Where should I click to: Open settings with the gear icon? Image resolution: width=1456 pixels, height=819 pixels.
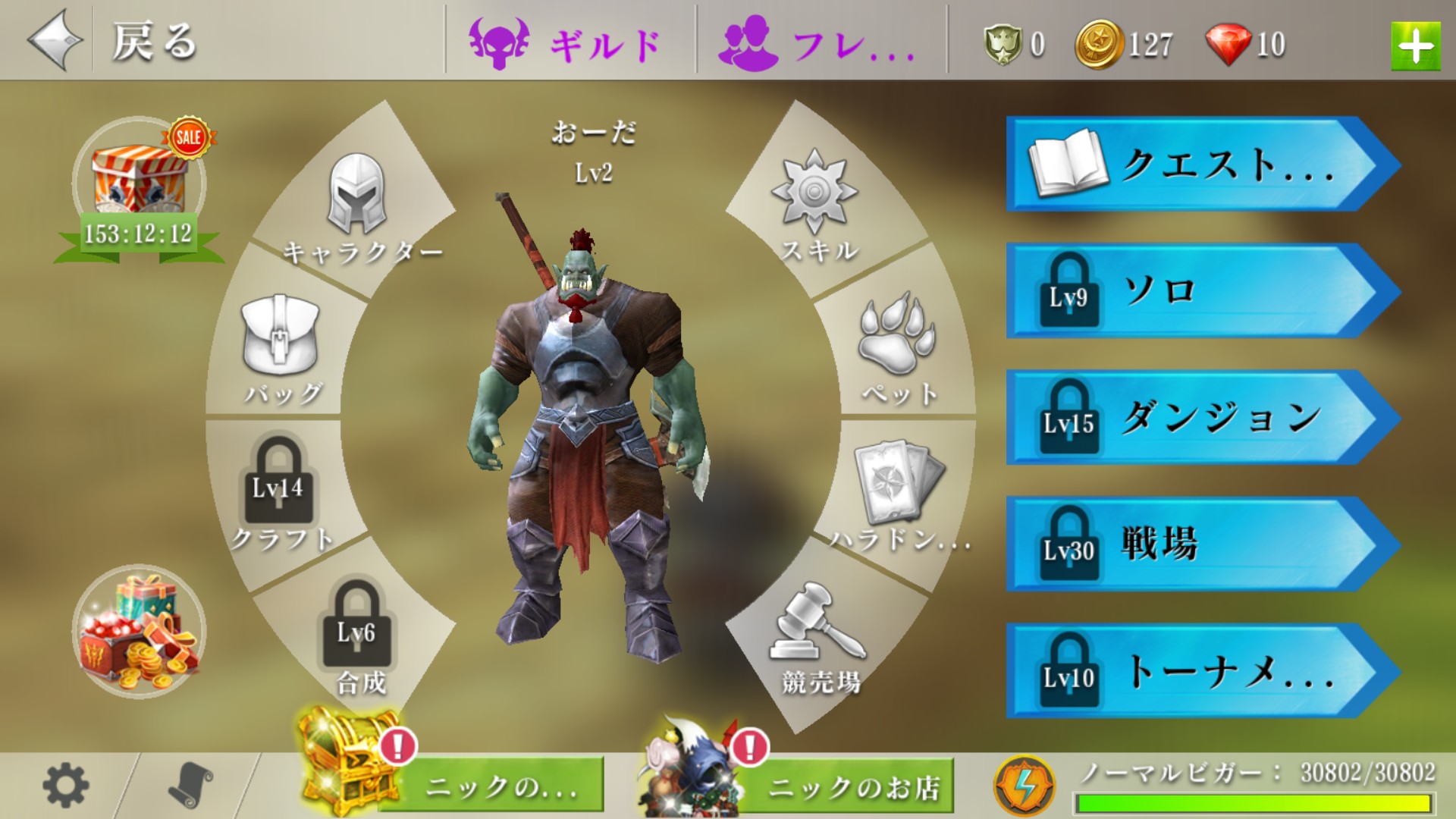coord(65,786)
